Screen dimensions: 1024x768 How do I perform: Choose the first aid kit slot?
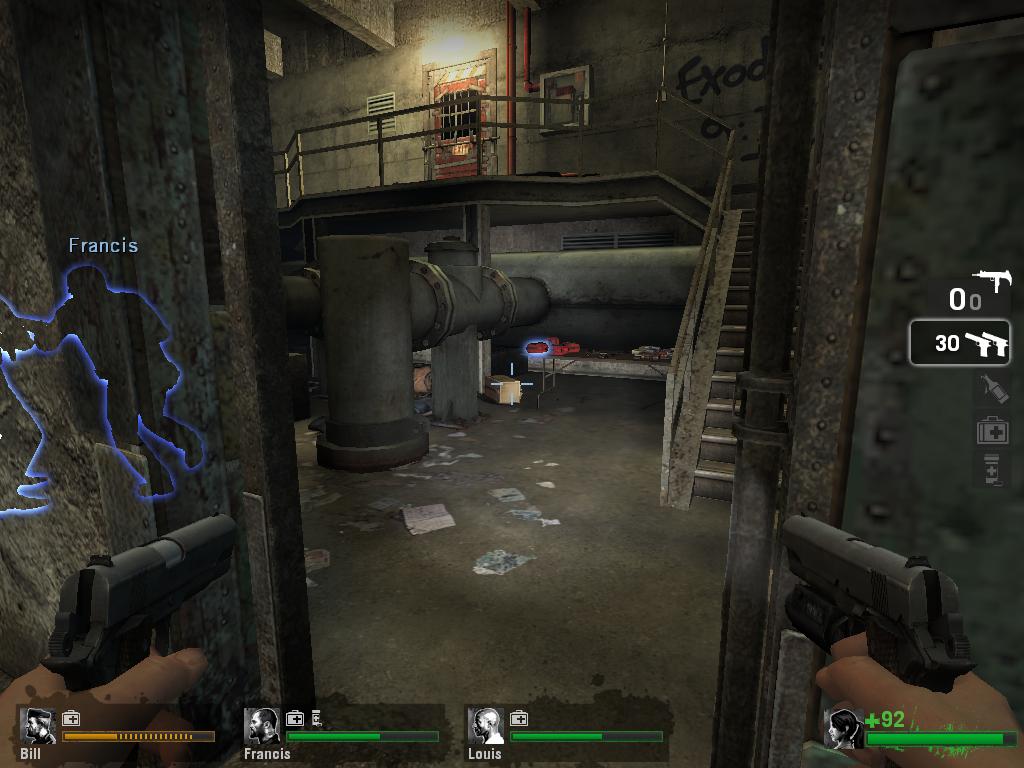[992, 430]
